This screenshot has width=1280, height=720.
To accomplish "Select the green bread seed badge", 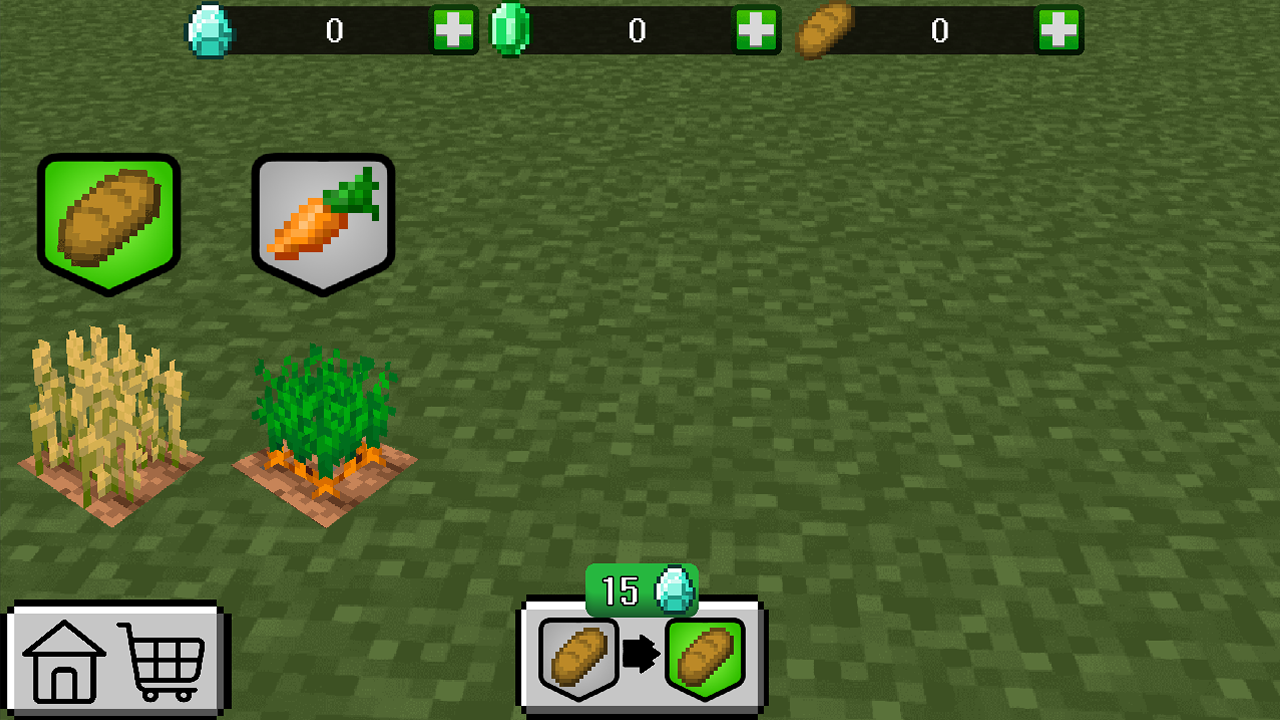I will pyautogui.click(x=110, y=220).
